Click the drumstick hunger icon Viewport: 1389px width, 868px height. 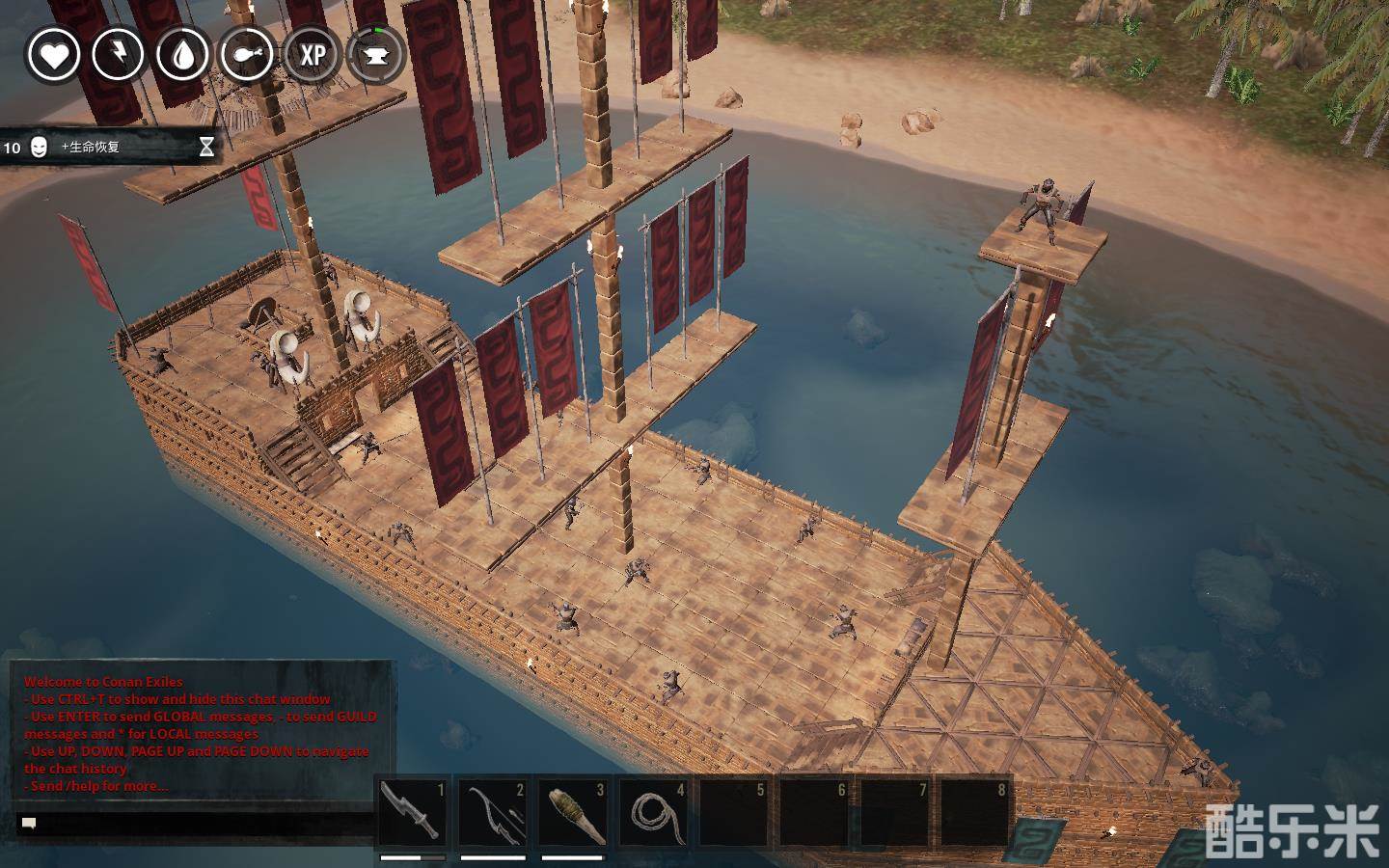(x=247, y=55)
